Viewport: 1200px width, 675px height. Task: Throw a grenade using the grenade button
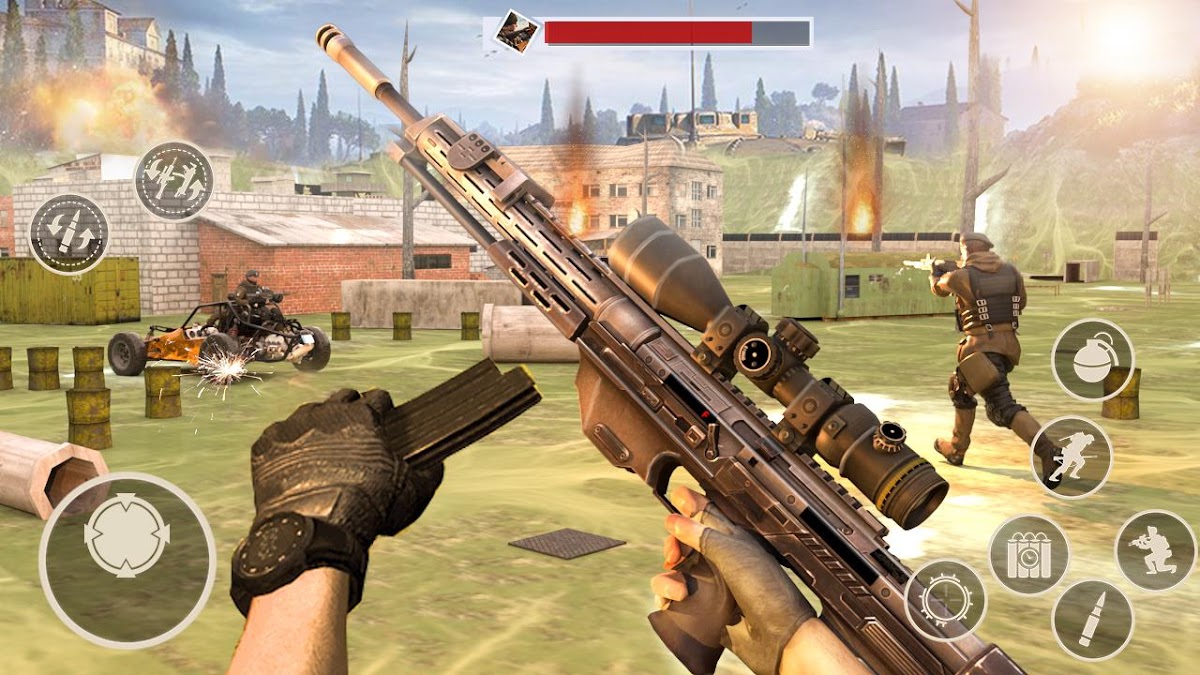1092,360
